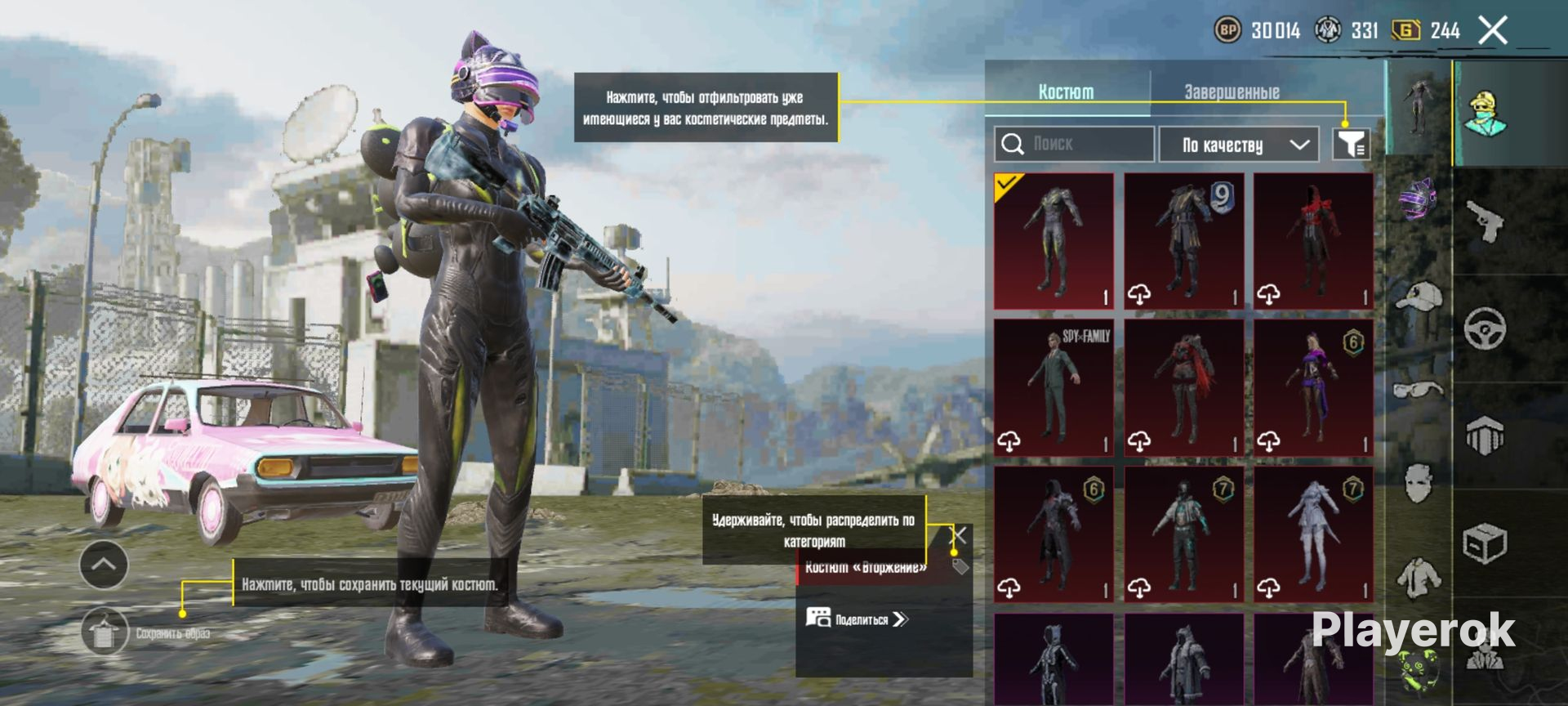Open the steering wheel vehicle category

point(1486,328)
